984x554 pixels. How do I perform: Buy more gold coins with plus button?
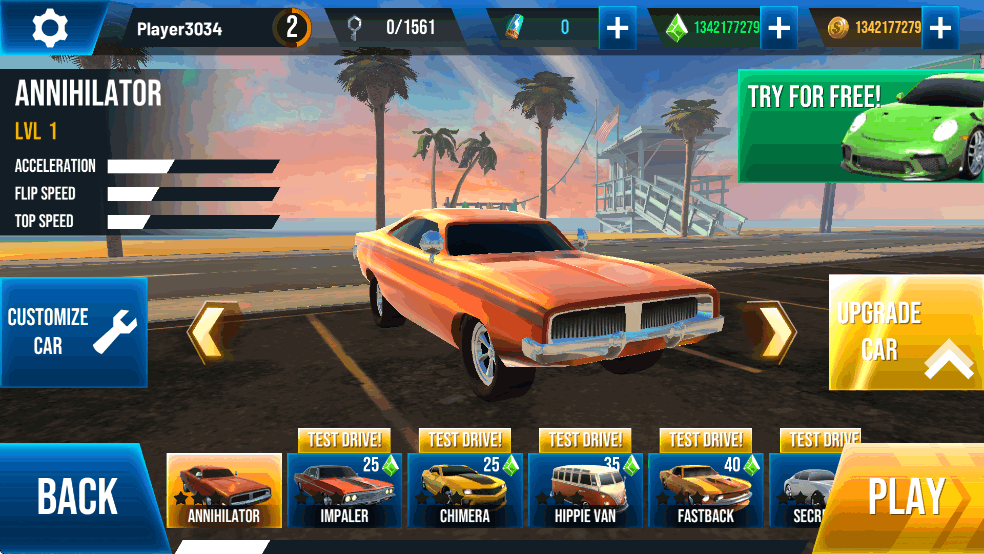[x=939, y=28]
